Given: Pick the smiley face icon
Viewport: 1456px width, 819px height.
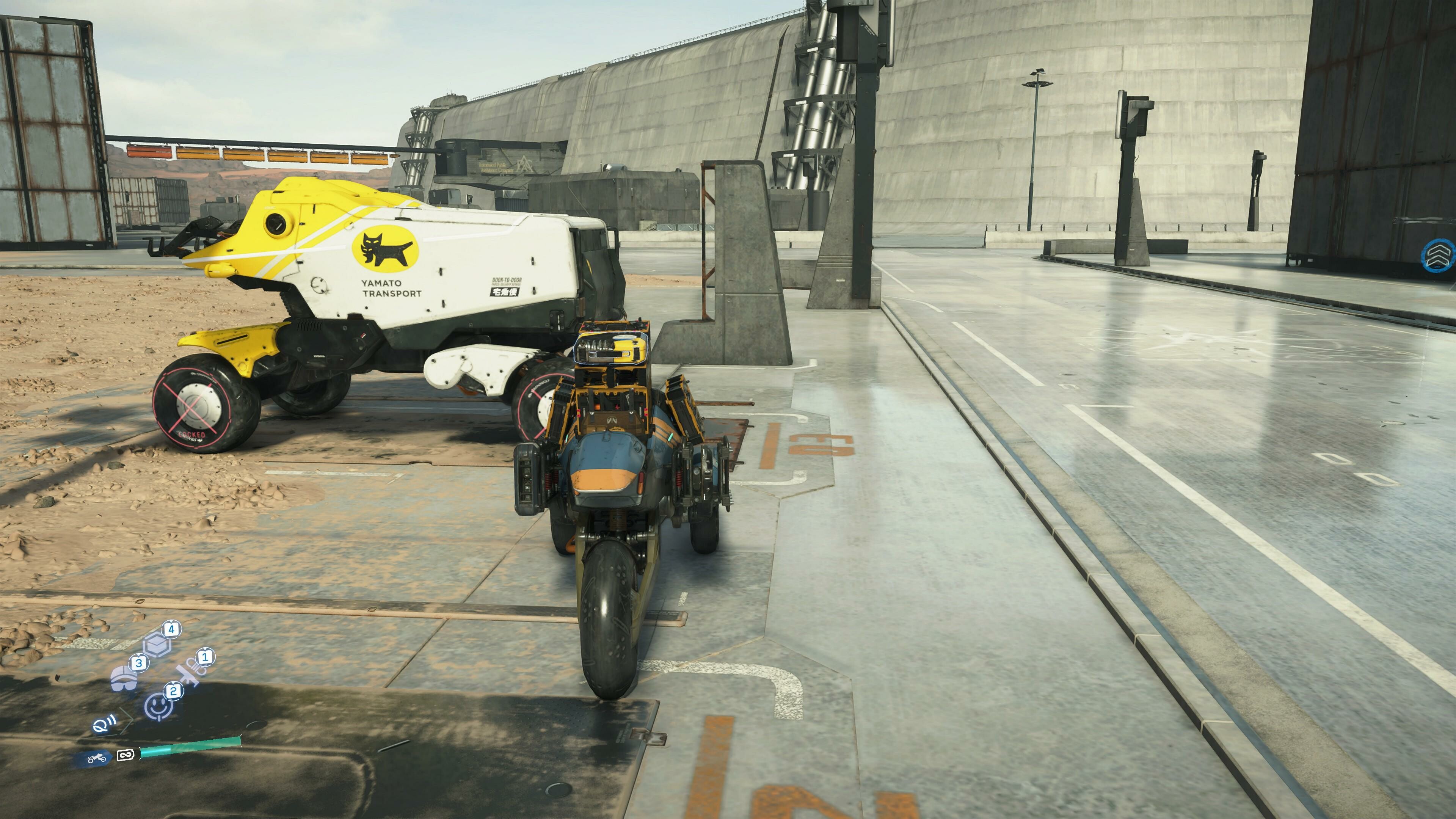Looking at the screenshot, I should click(159, 706).
